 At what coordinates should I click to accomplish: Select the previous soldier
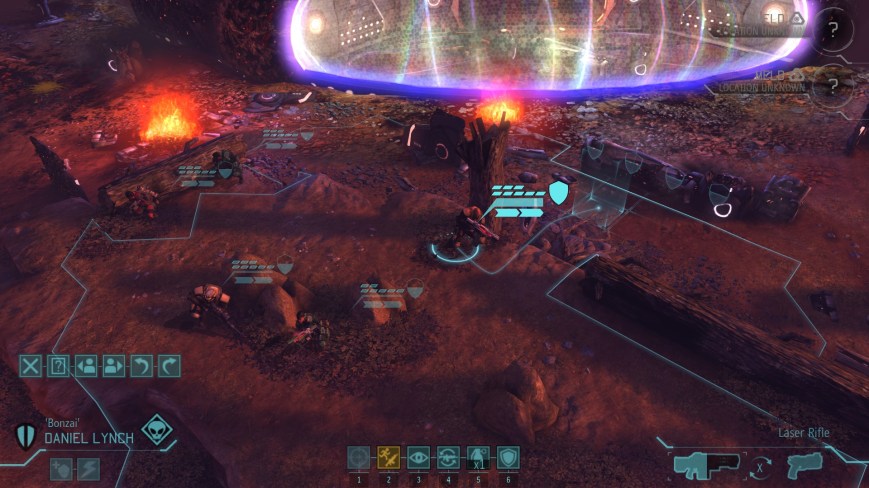tap(86, 365)
